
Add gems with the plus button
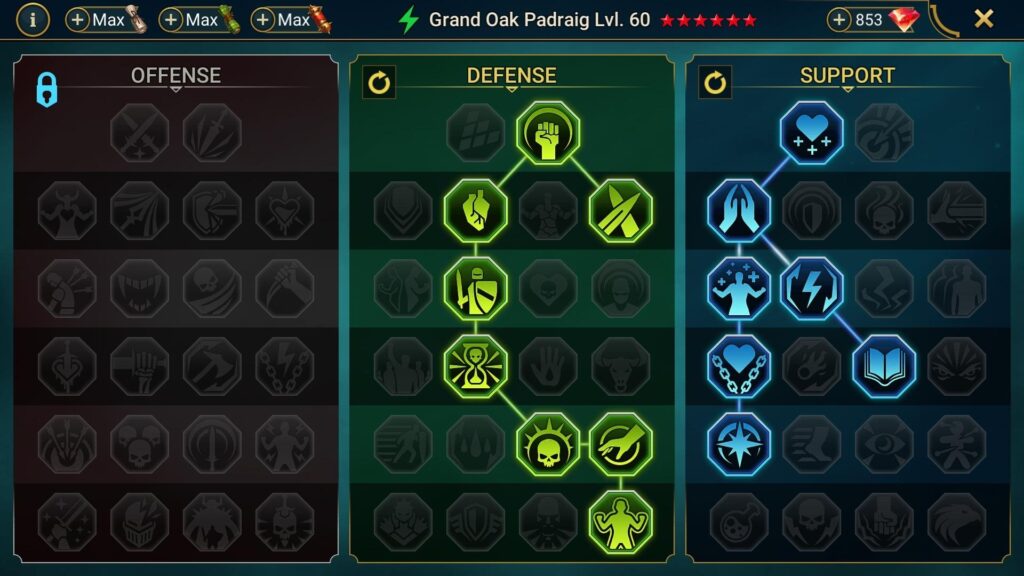(x=841, y=20)
